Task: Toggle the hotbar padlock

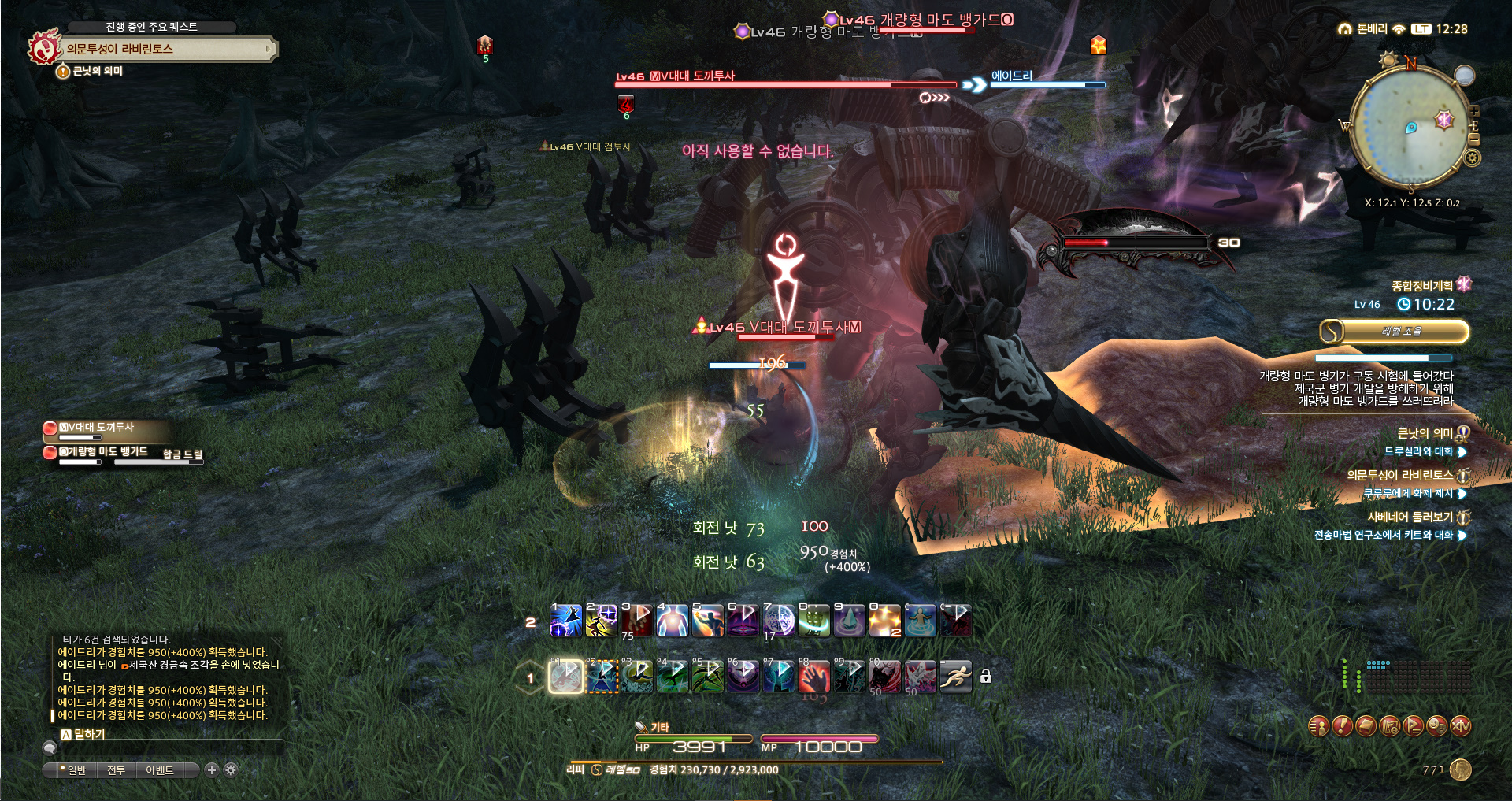Action: [x=985, y=677]
